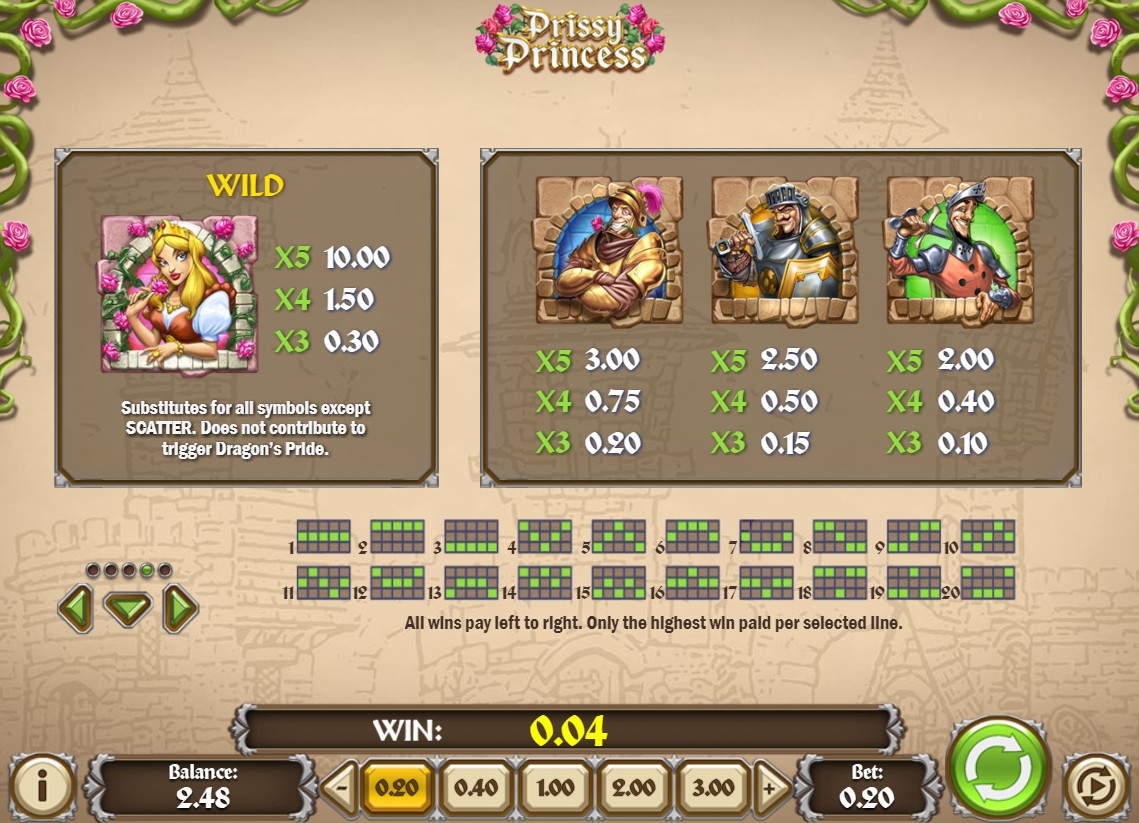
Task: Choose the 0.40 bet value
Action: click(476, 787)
